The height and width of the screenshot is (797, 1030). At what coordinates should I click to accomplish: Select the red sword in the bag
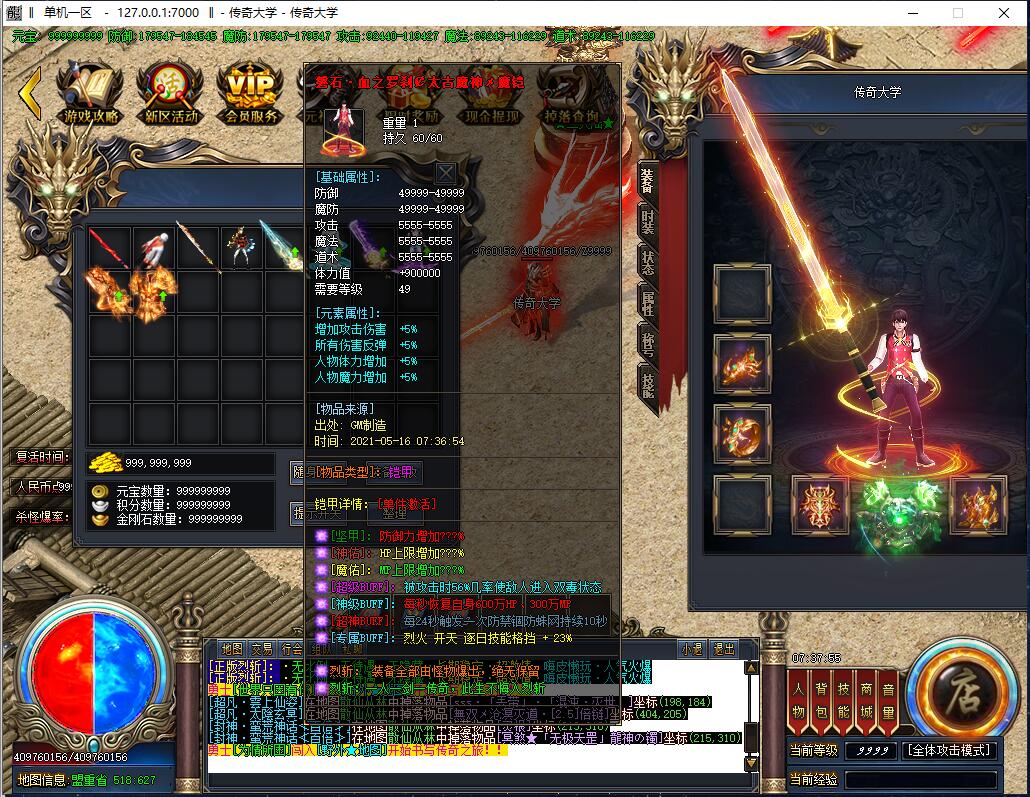click(109, 249)
